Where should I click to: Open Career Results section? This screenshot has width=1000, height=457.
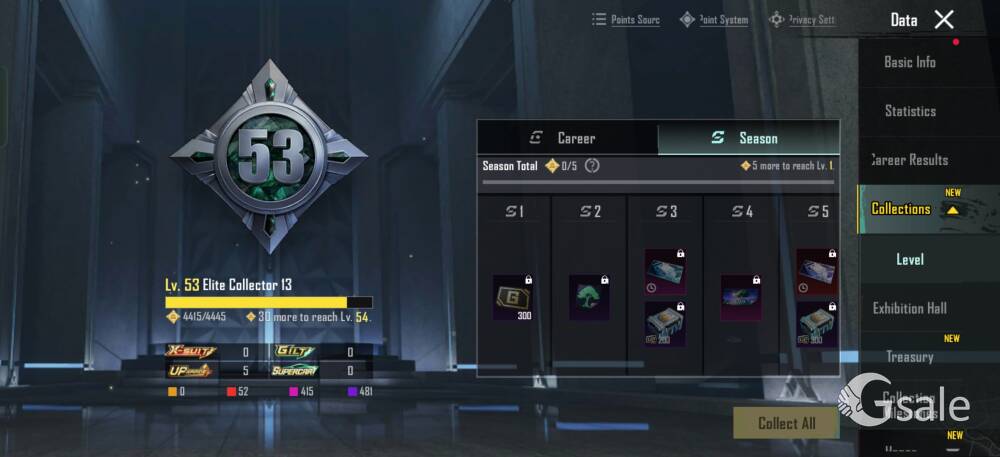click(910, 160)
